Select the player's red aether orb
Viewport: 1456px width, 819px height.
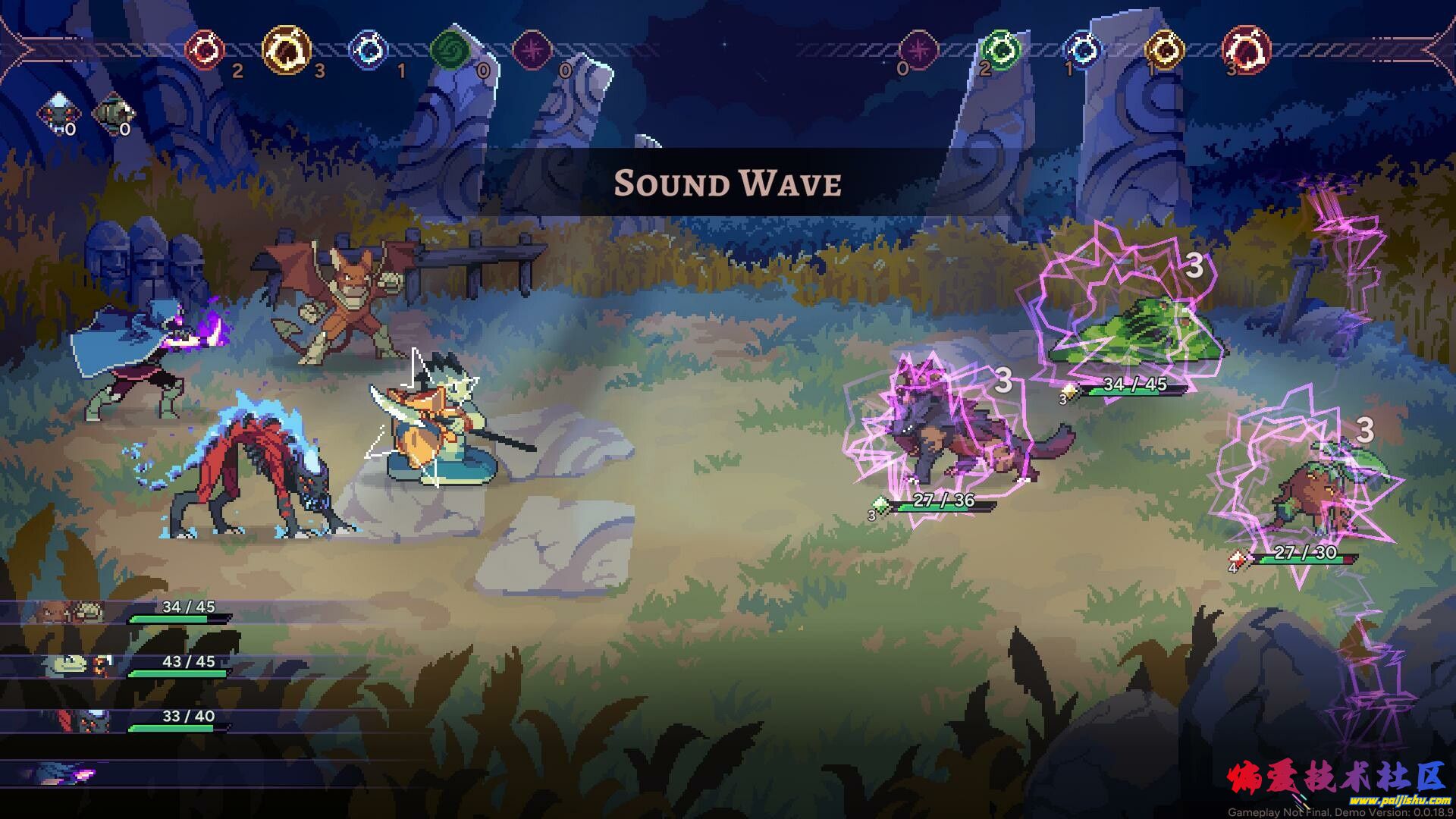(206, 50)
